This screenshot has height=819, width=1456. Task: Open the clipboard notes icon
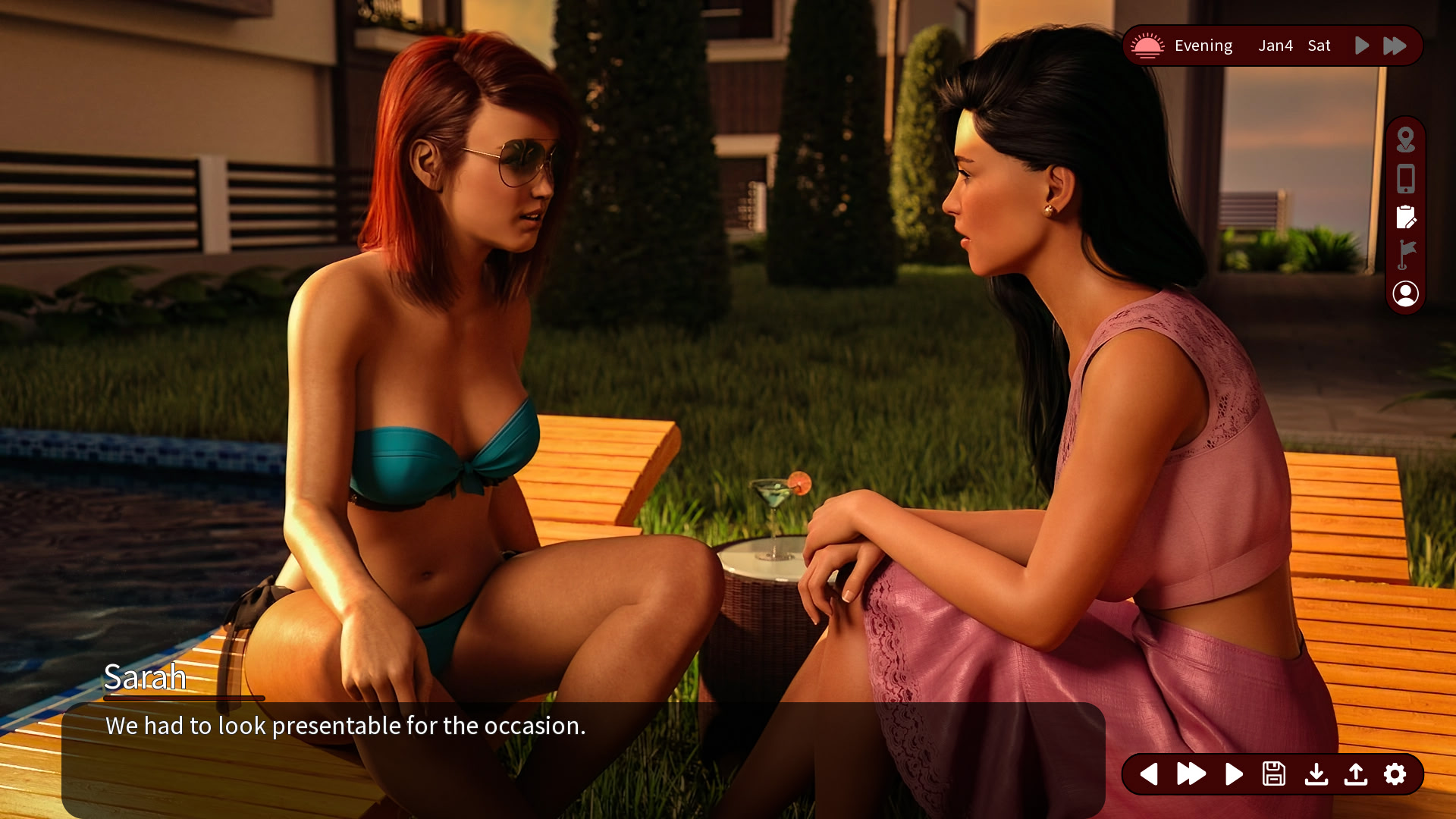(x=1405, y=218)
